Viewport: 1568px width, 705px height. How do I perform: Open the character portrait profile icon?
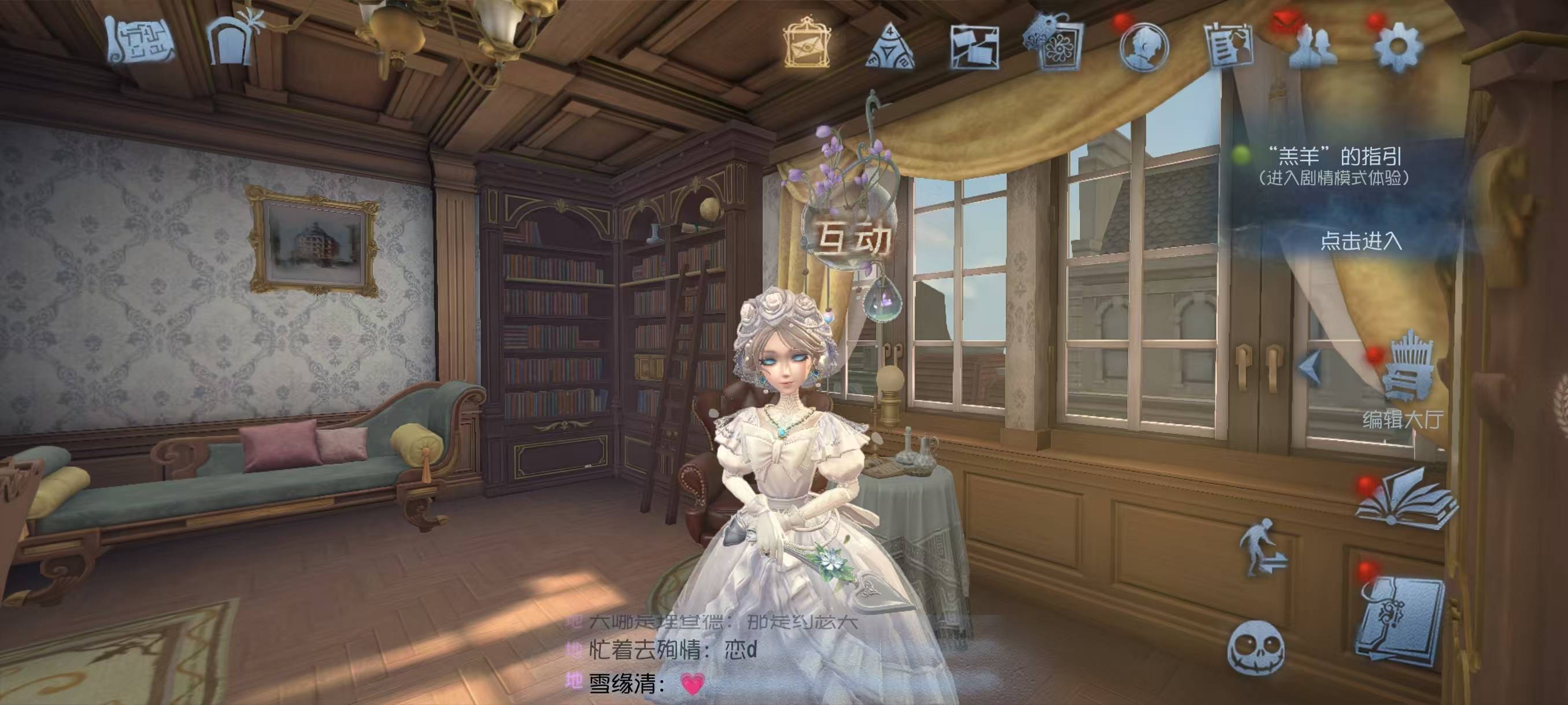click(x=1143, y=46)
